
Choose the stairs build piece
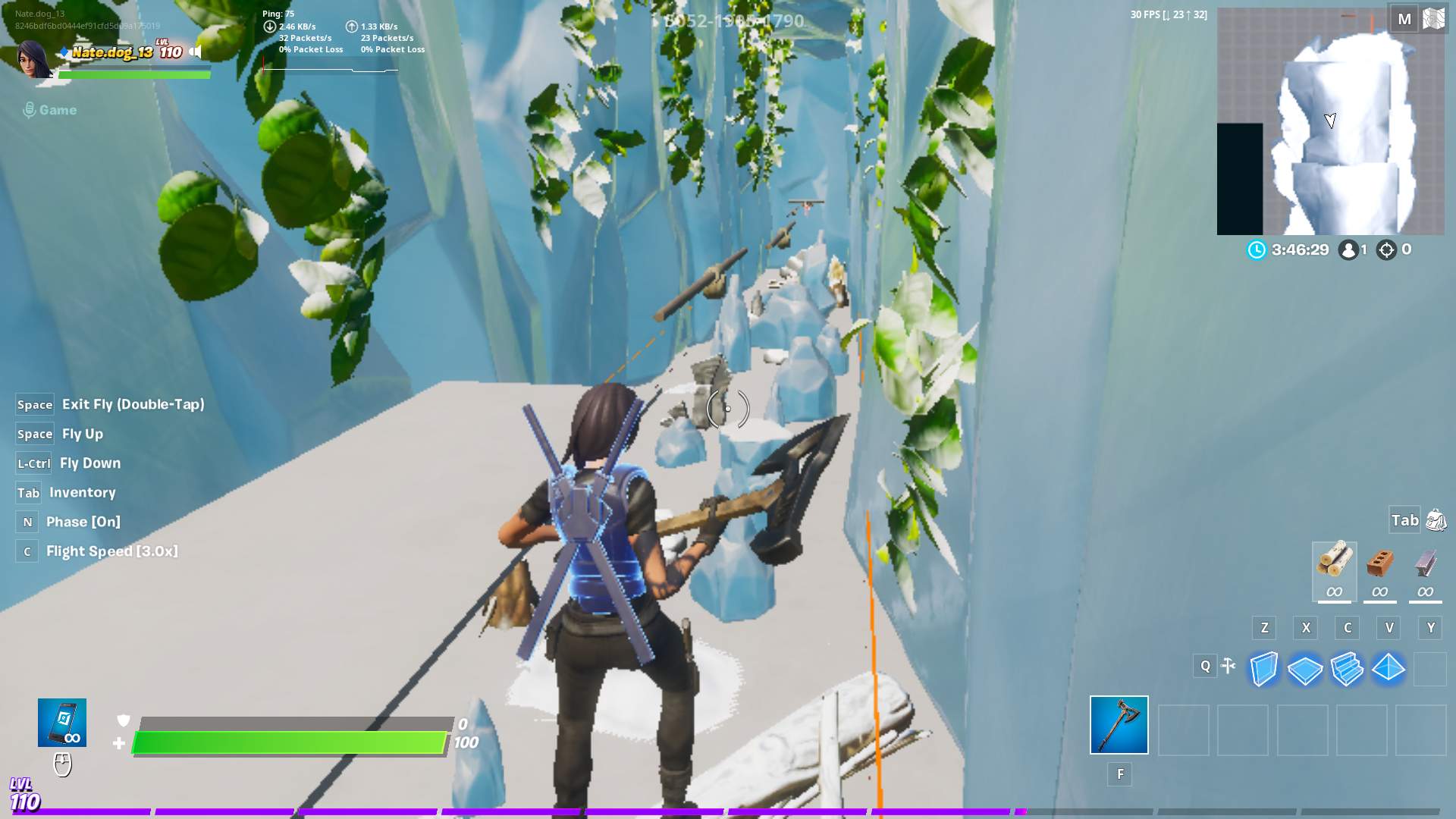click(1347, 669)
